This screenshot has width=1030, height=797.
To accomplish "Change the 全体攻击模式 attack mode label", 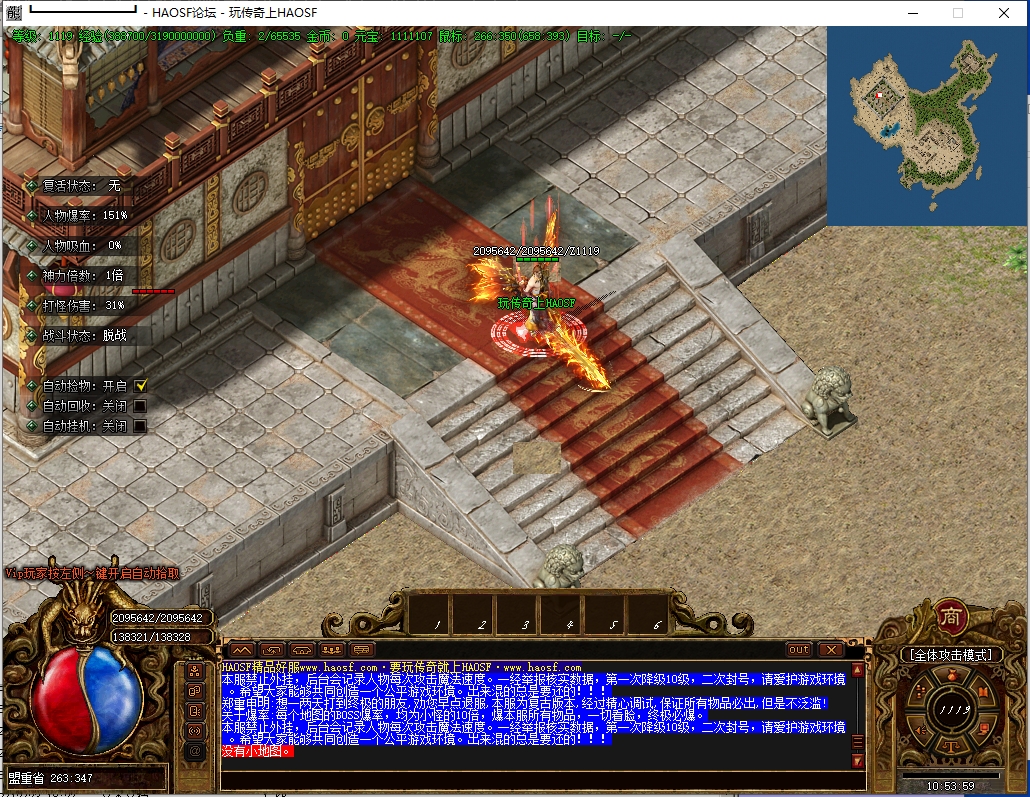I will [x=950, y=655].
